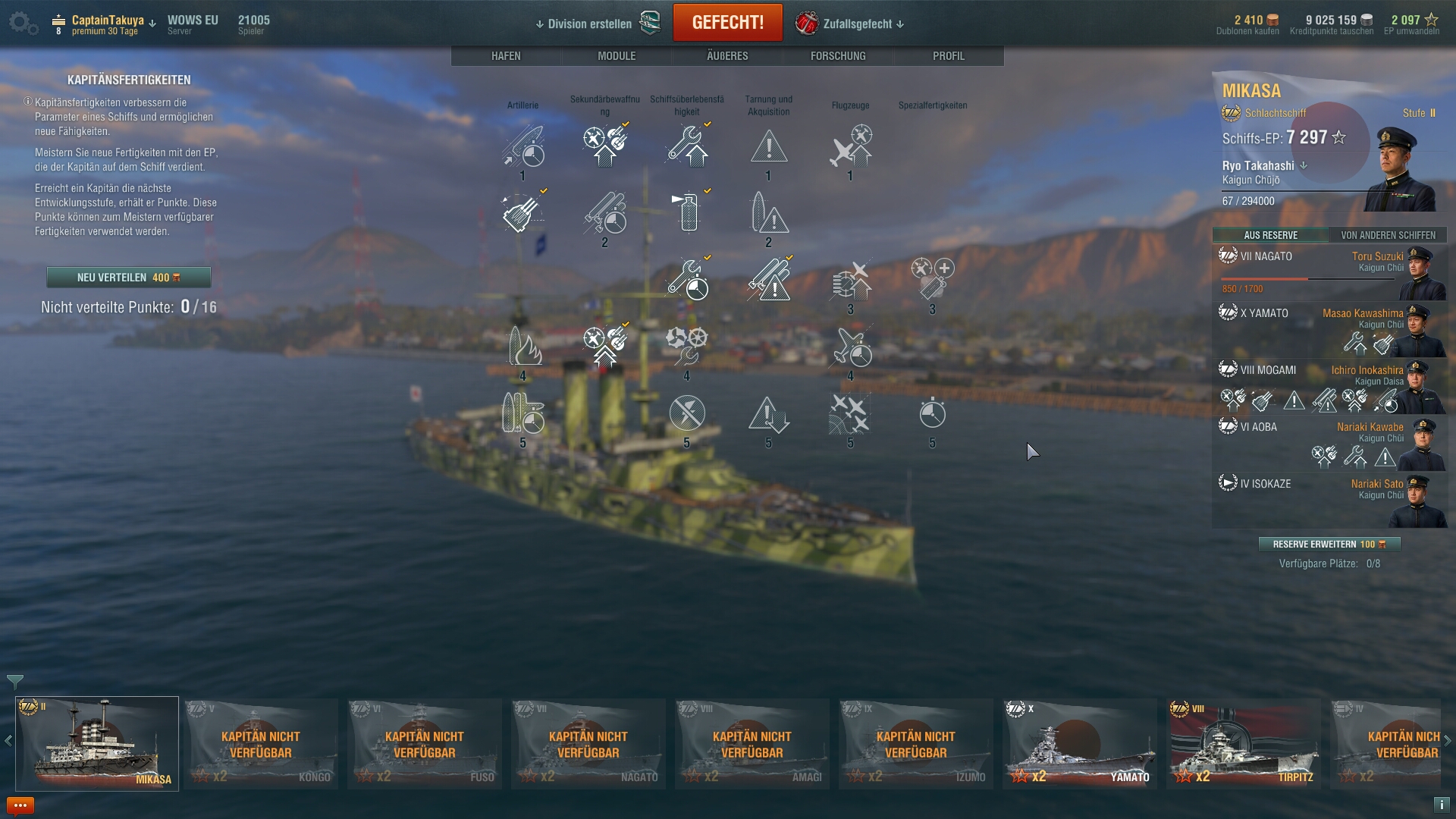The image size is (1456, 819).
Task: Select the AUS RESERVE captain tab
Action: point(1270,235)
